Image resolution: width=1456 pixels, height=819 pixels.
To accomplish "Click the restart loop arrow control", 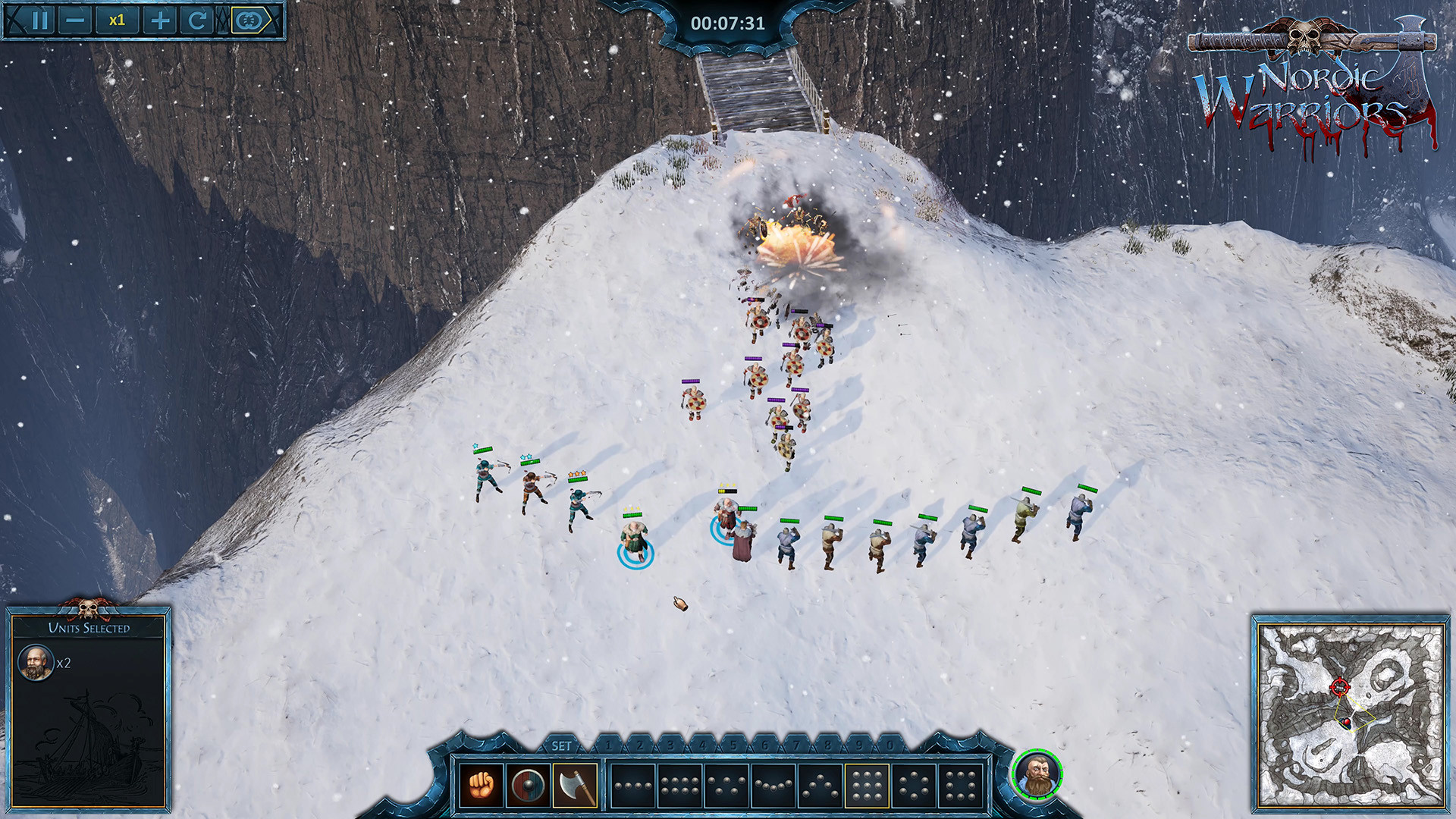I will click(x=198, y=20).
